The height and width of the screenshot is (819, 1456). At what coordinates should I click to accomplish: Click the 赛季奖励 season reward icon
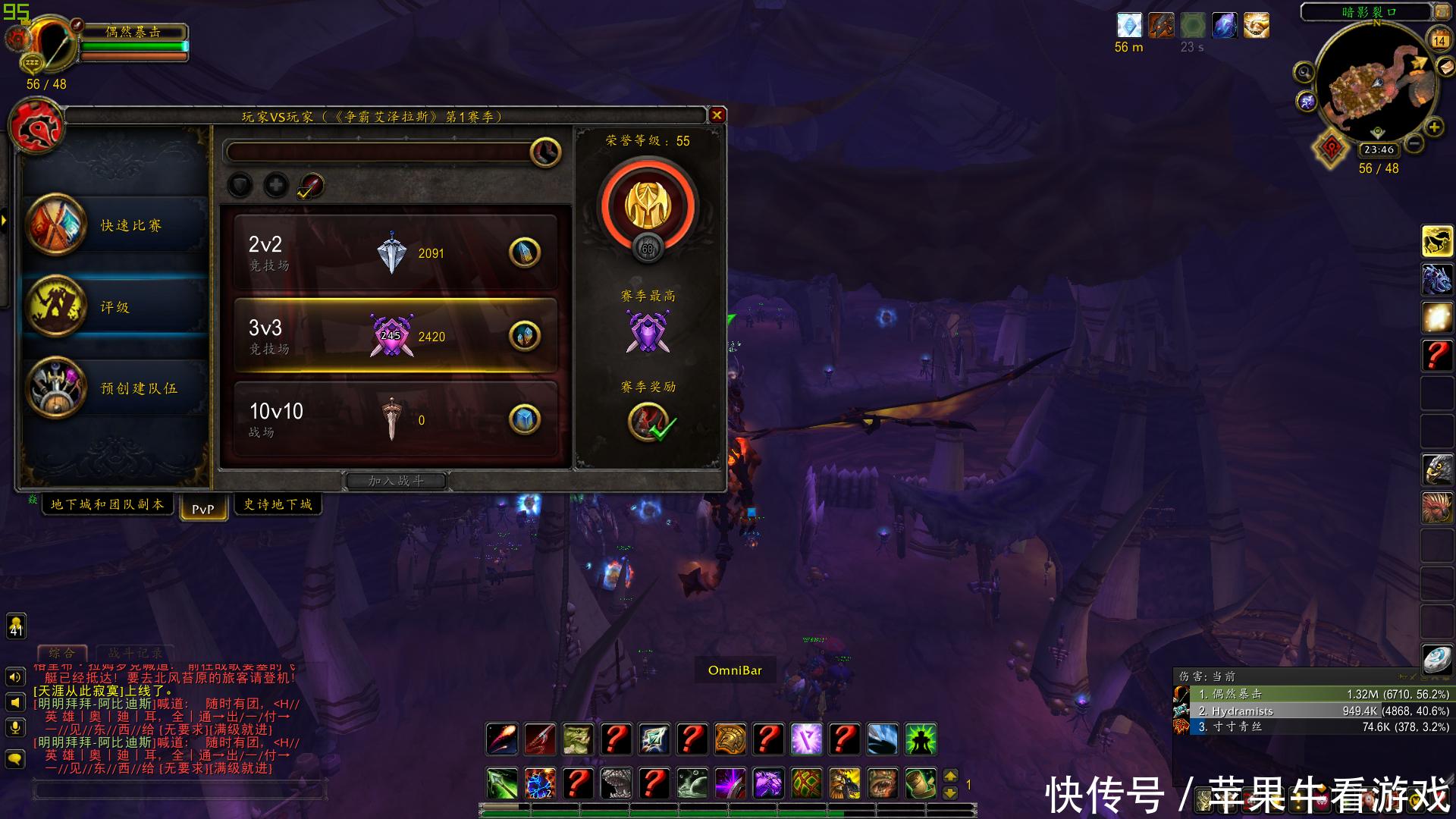[x=648, y=422]
